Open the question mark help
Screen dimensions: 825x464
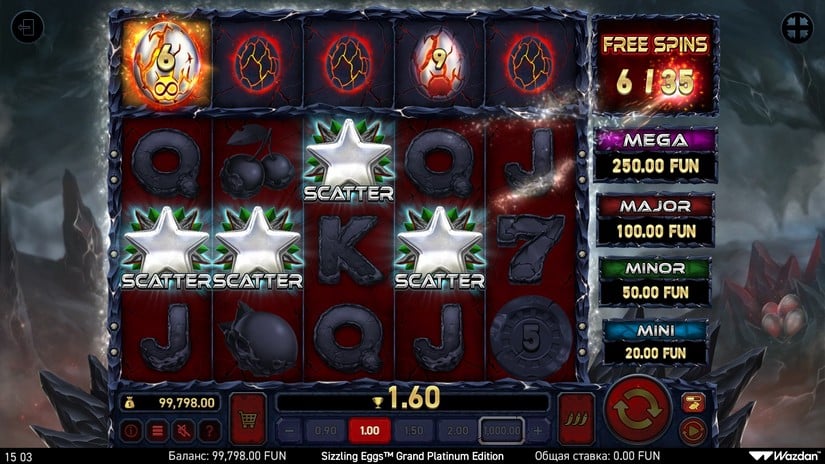[x=206, y=431]
